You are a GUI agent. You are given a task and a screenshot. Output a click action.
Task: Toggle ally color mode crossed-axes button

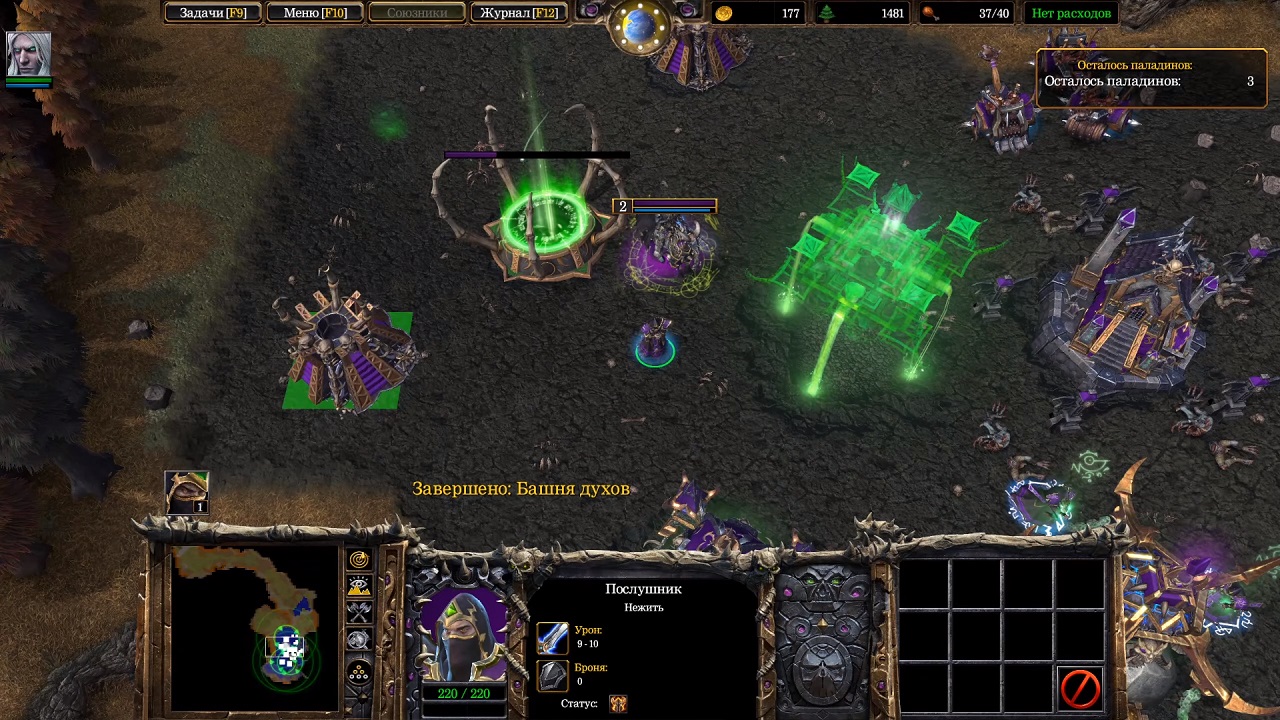pyautogui.click(x=359, y=613)
